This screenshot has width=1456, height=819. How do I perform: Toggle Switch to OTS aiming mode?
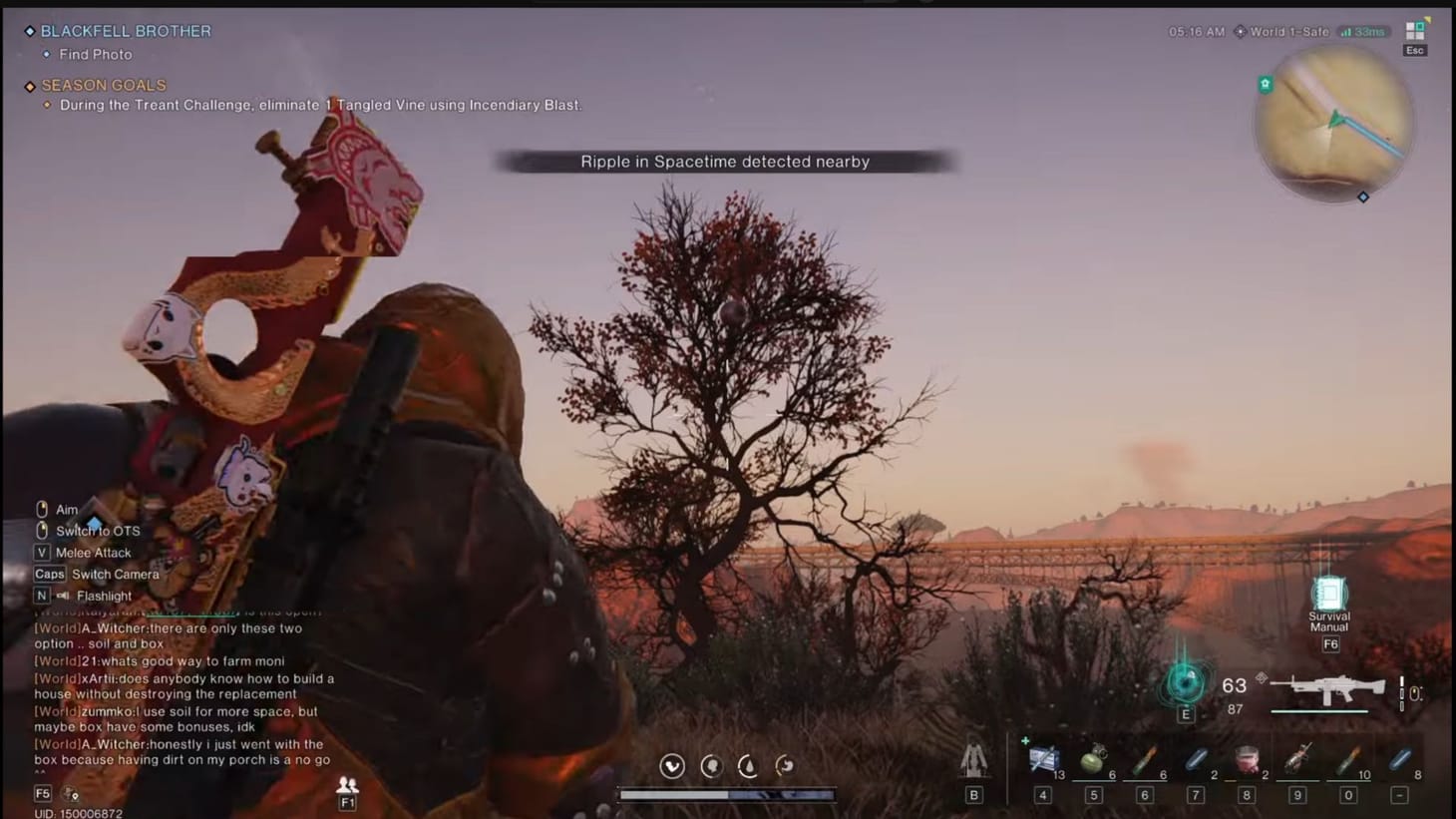point(97,531)
